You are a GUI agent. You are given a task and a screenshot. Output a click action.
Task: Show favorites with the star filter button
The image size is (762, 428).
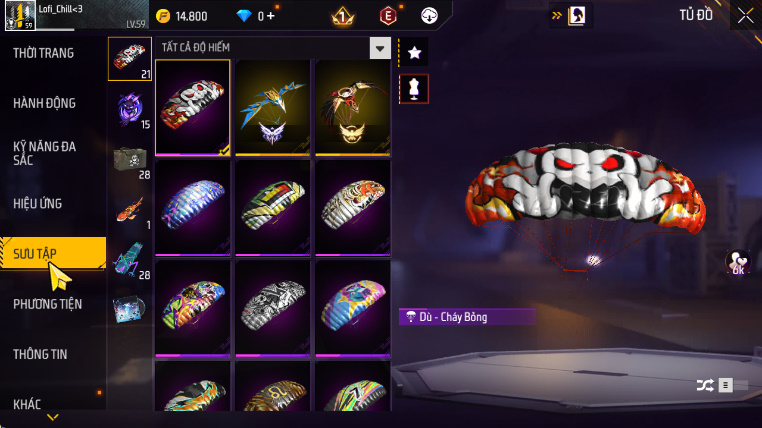[x=413, y=52]
